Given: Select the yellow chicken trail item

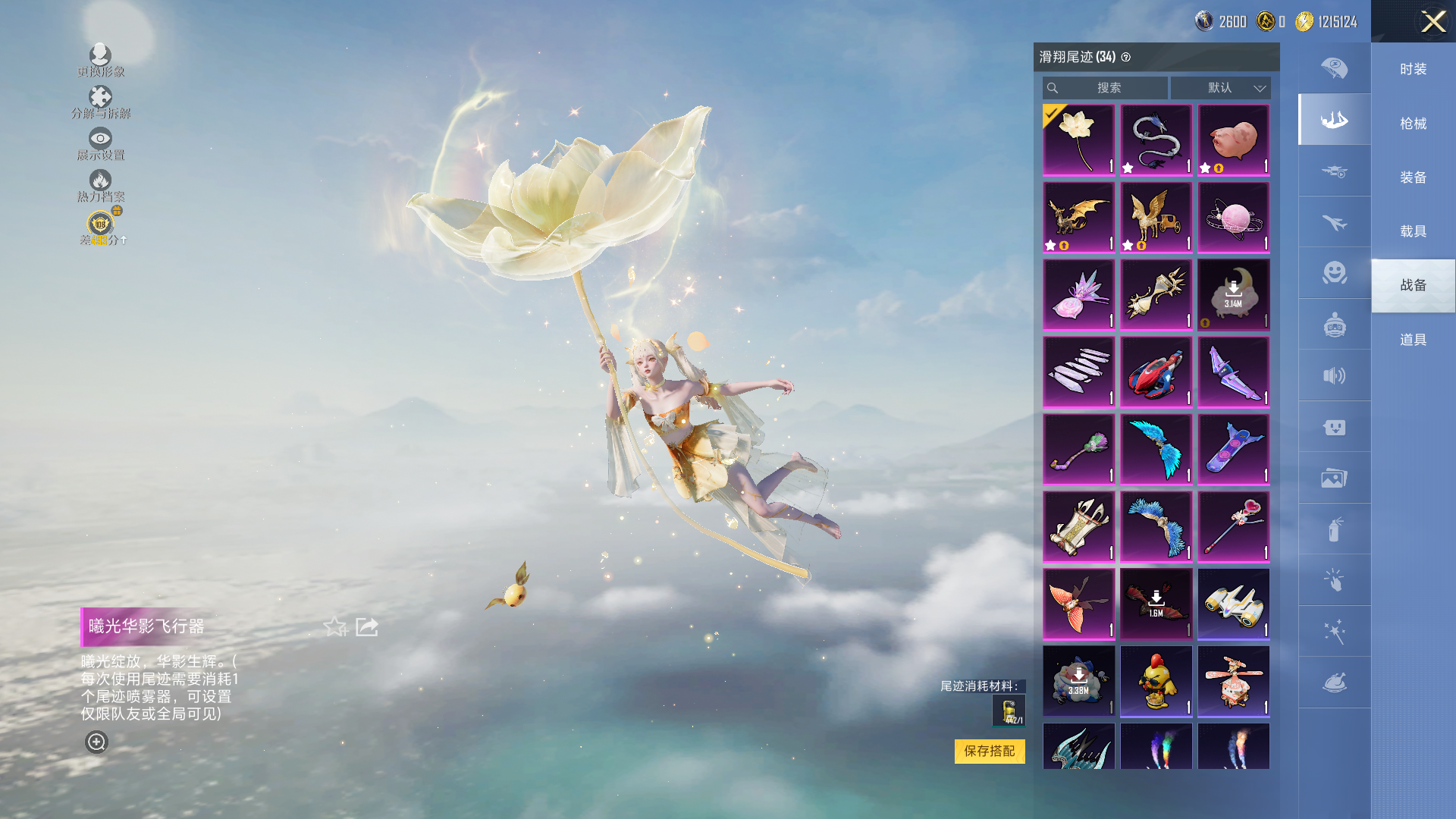Looking at the screenshot, I should [1156, 681].
